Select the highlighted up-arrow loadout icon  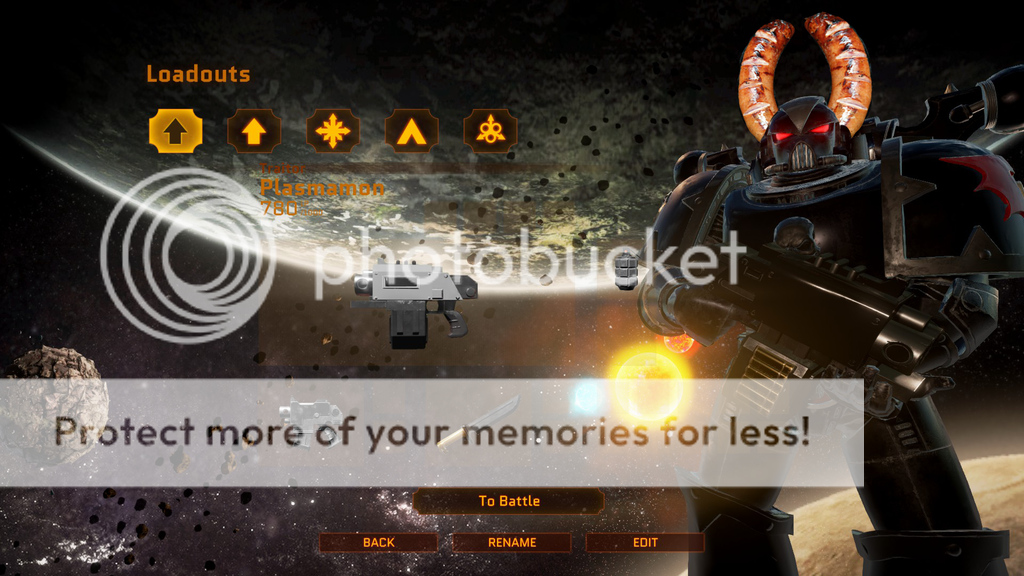coord(176,131)
